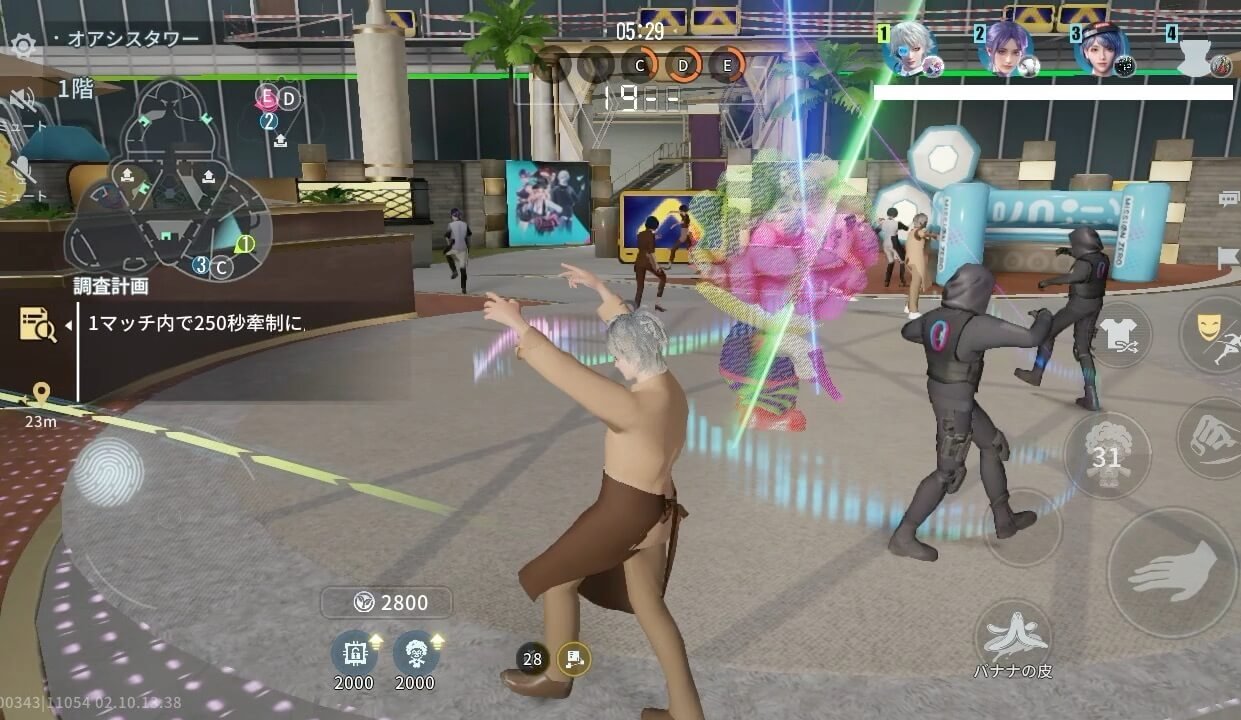
Task: Upgrade the afro character skill costing 2000
Action: point(415,652)
